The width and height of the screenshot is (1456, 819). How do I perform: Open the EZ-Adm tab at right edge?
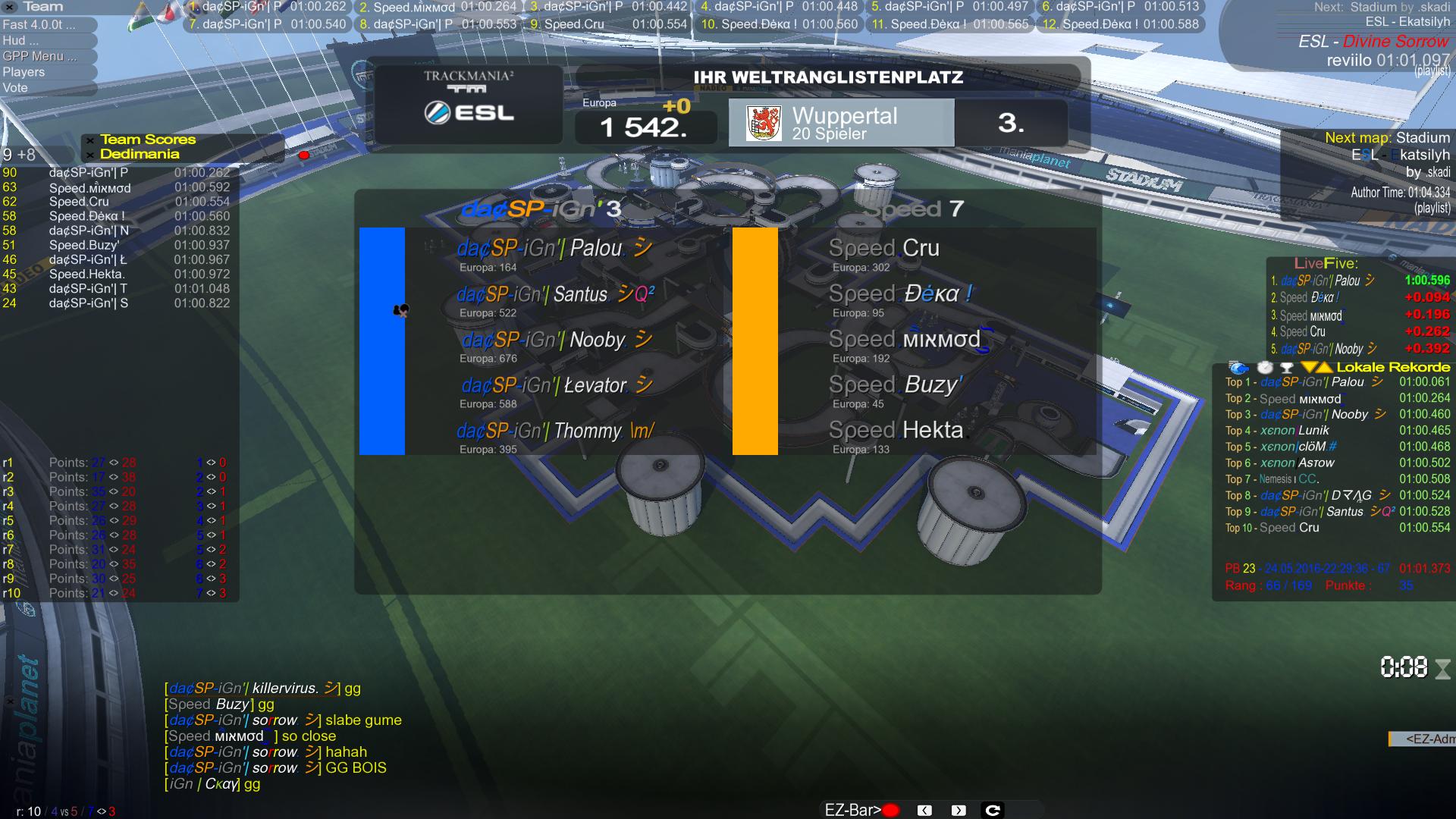(x=1423, y=739)
